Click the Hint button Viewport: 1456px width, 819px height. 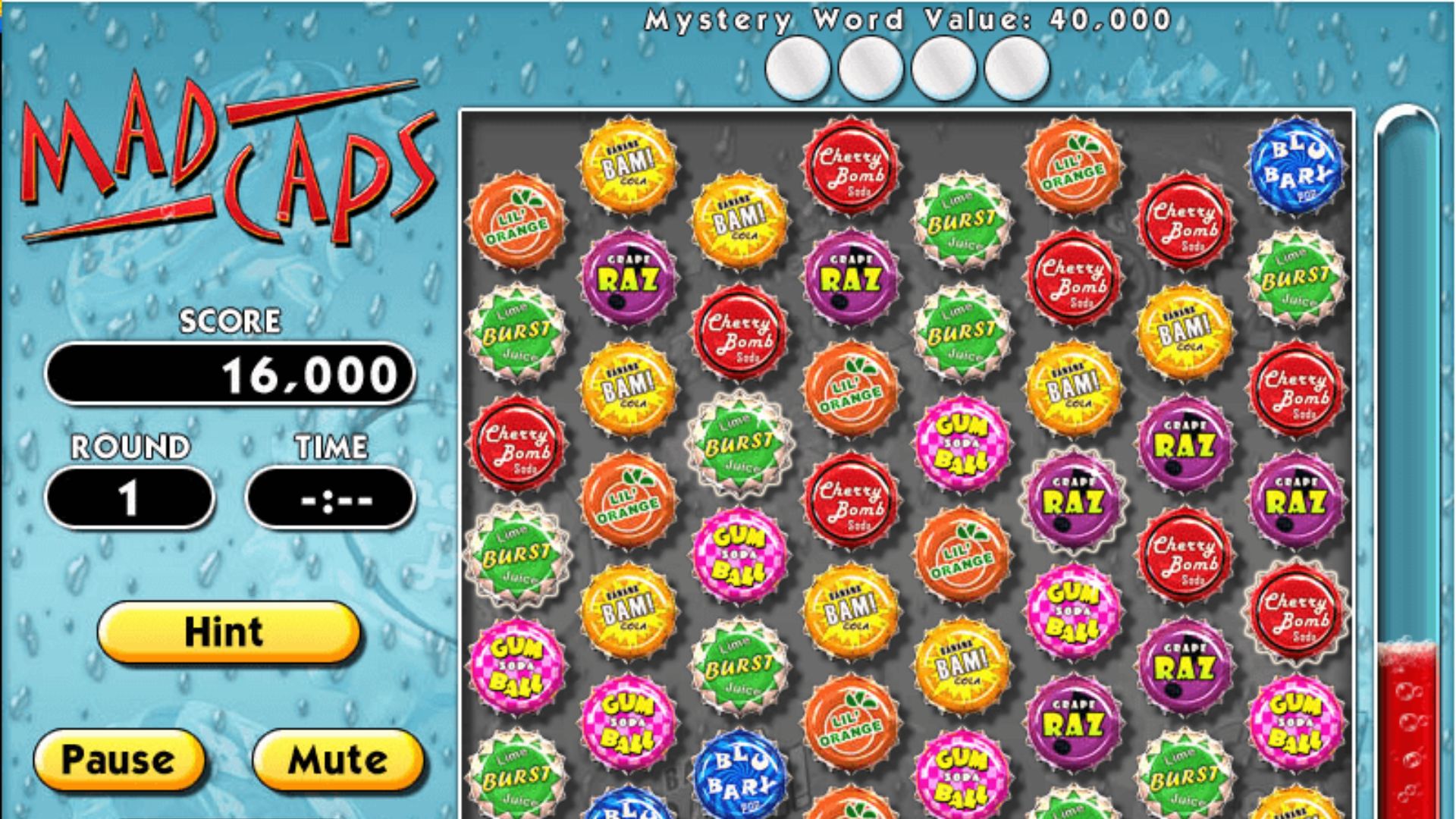pyautogui.click(x=227, y=632)
